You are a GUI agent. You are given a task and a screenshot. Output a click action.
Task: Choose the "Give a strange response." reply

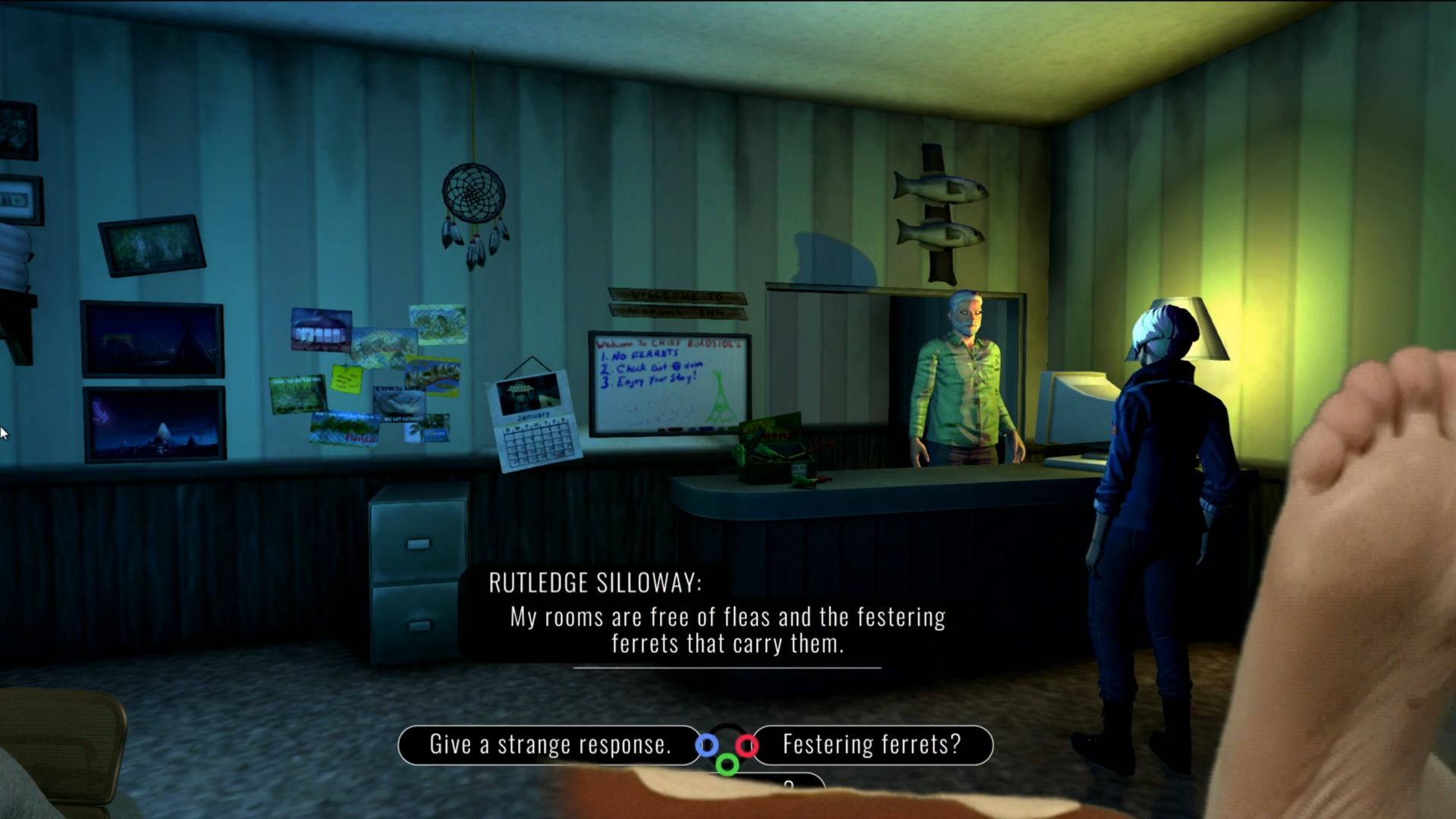(550, 745)
